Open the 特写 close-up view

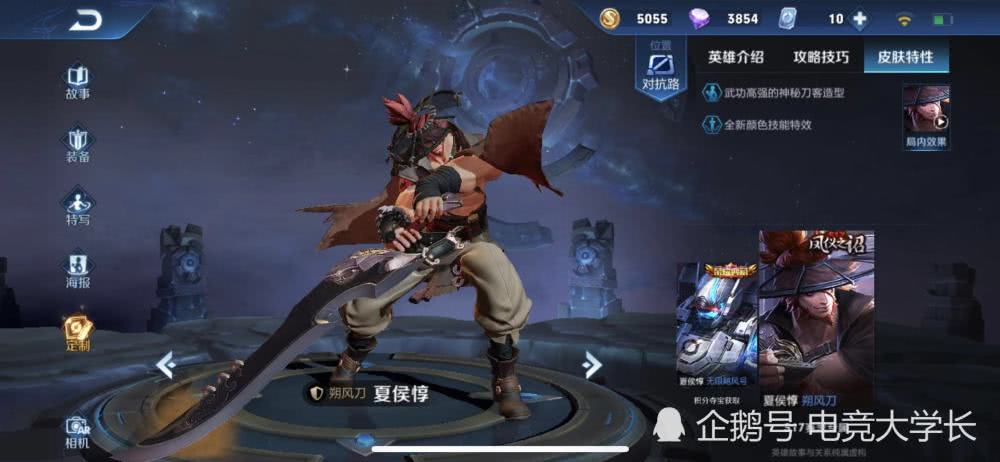click(78, 207)
